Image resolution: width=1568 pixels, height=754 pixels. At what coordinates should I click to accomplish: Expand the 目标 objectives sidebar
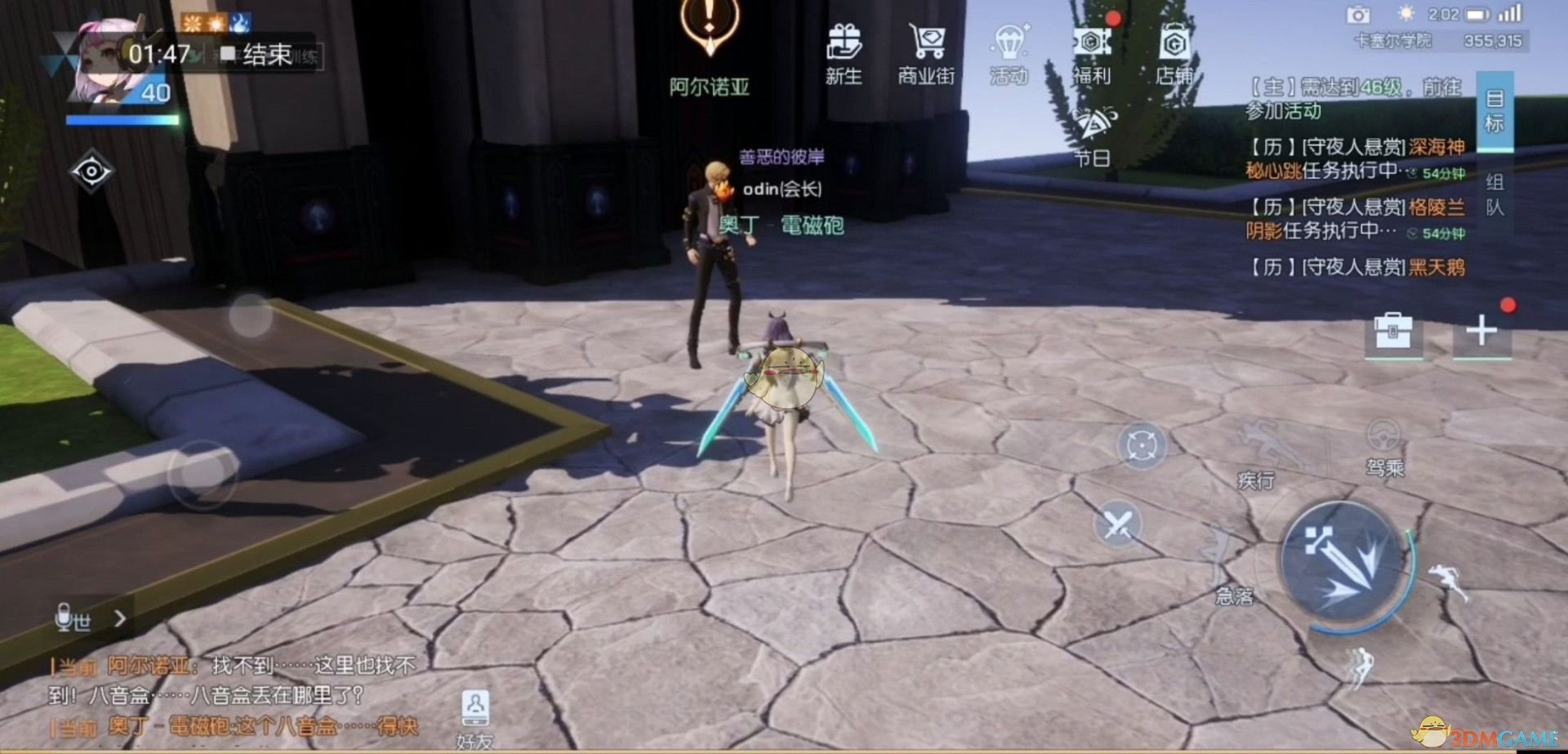1494,110
